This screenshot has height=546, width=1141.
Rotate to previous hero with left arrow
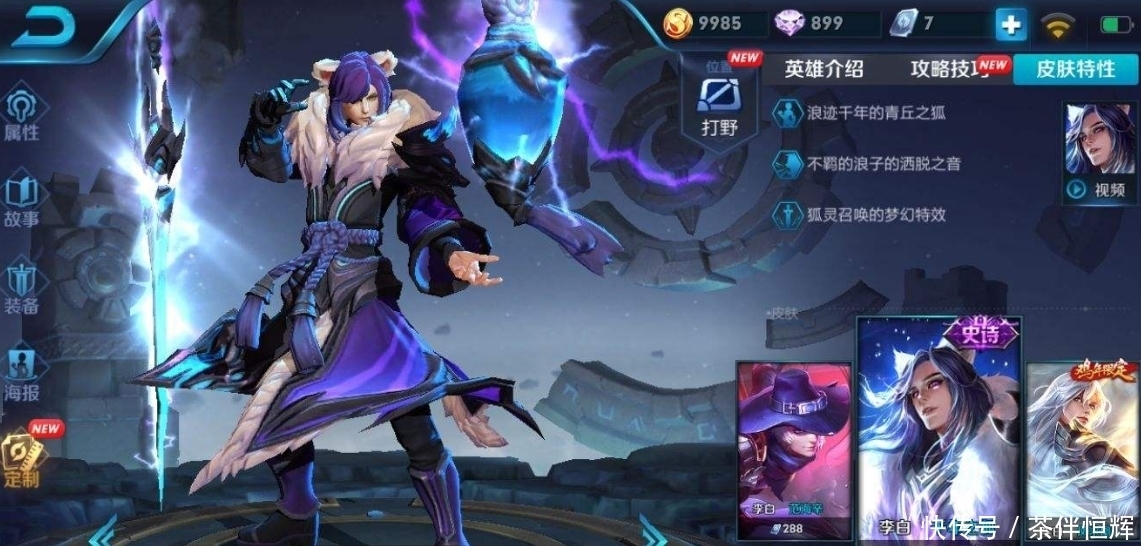point(107,530)
